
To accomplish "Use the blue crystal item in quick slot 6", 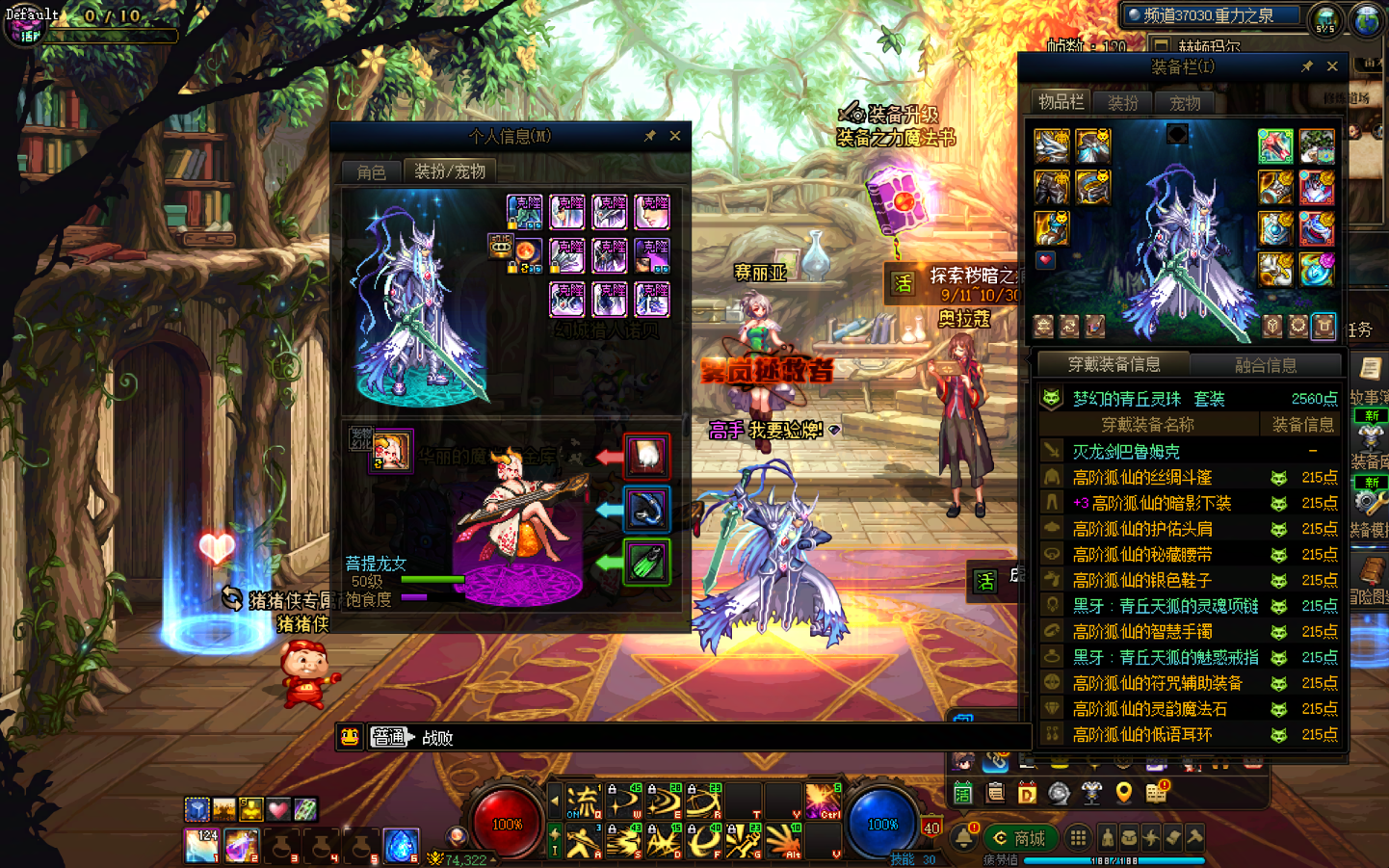I will [401, 845].
